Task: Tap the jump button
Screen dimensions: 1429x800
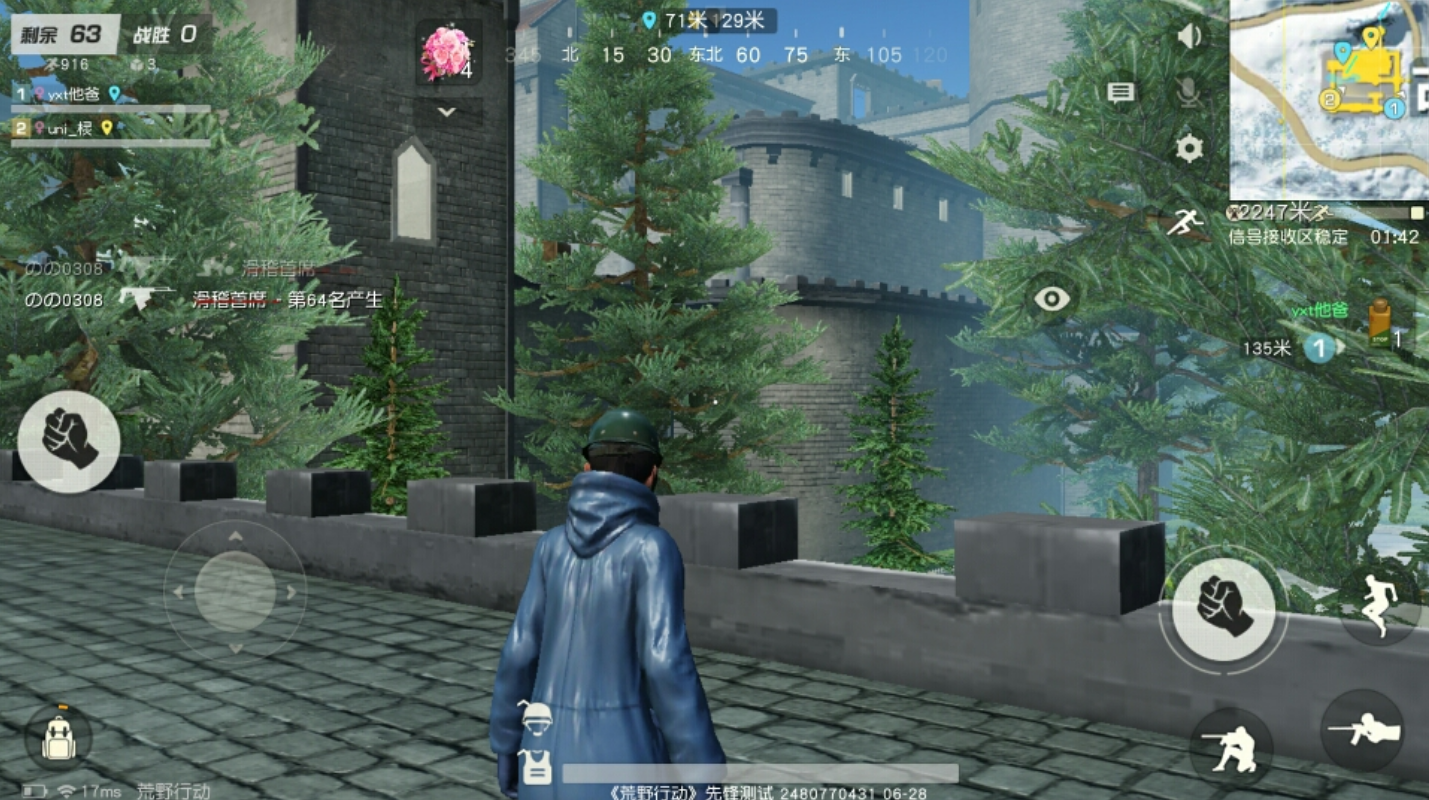Action: click(1379, 604)
